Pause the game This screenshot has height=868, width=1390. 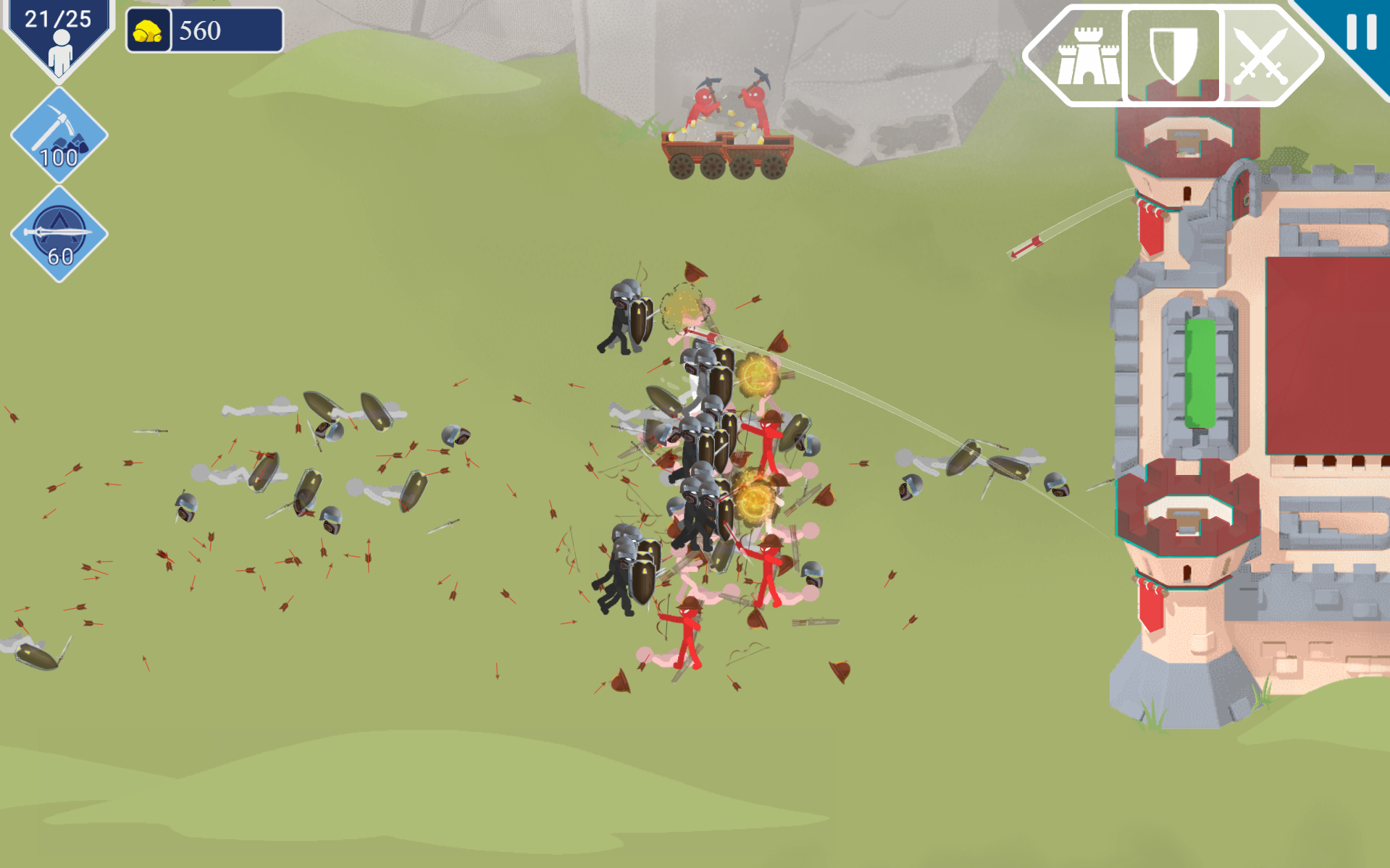click(1360, 32)
